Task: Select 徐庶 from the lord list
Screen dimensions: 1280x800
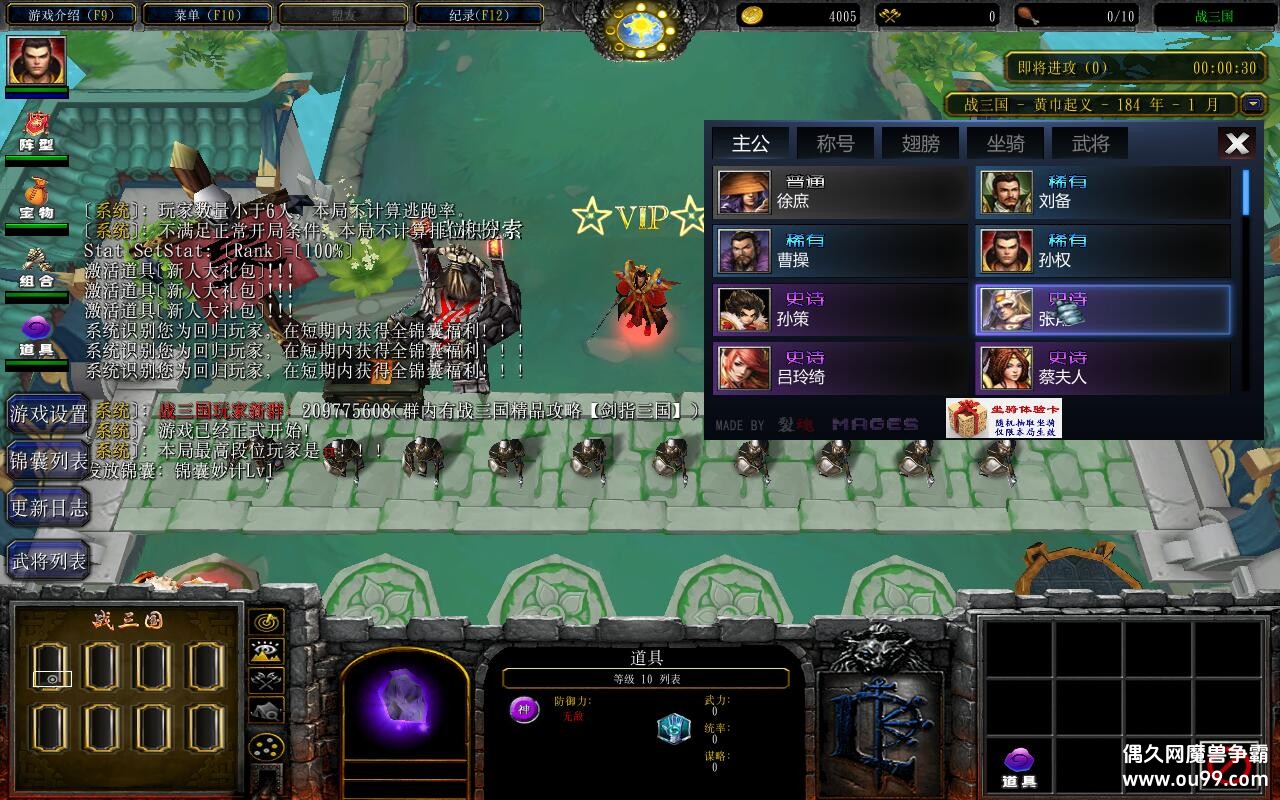Action: click(x=841, y=192)
